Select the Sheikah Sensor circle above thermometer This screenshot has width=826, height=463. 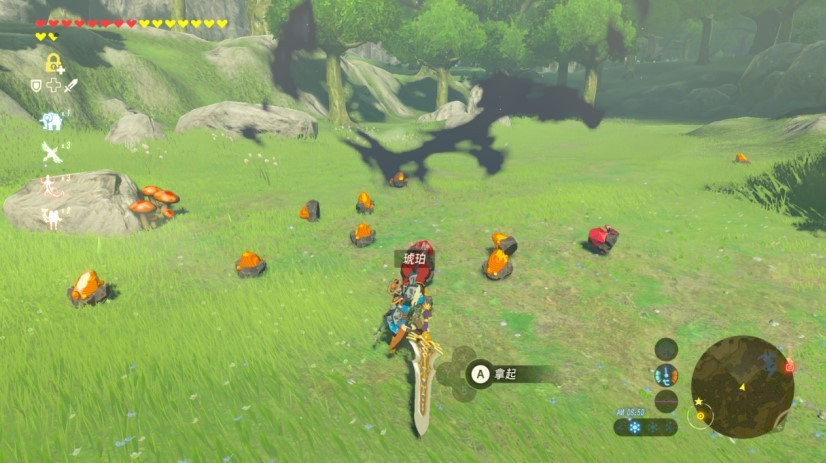click(x=666, y=349)
